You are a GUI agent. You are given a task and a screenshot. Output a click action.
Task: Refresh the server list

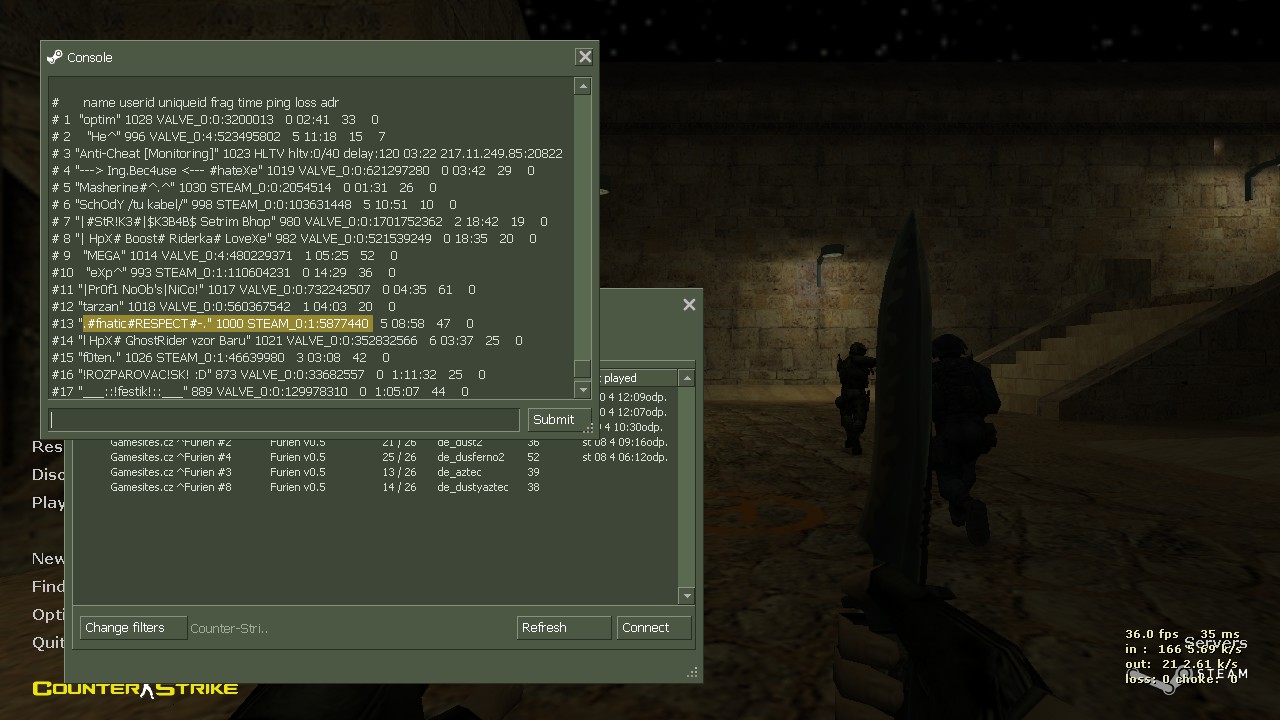point(564,628)
